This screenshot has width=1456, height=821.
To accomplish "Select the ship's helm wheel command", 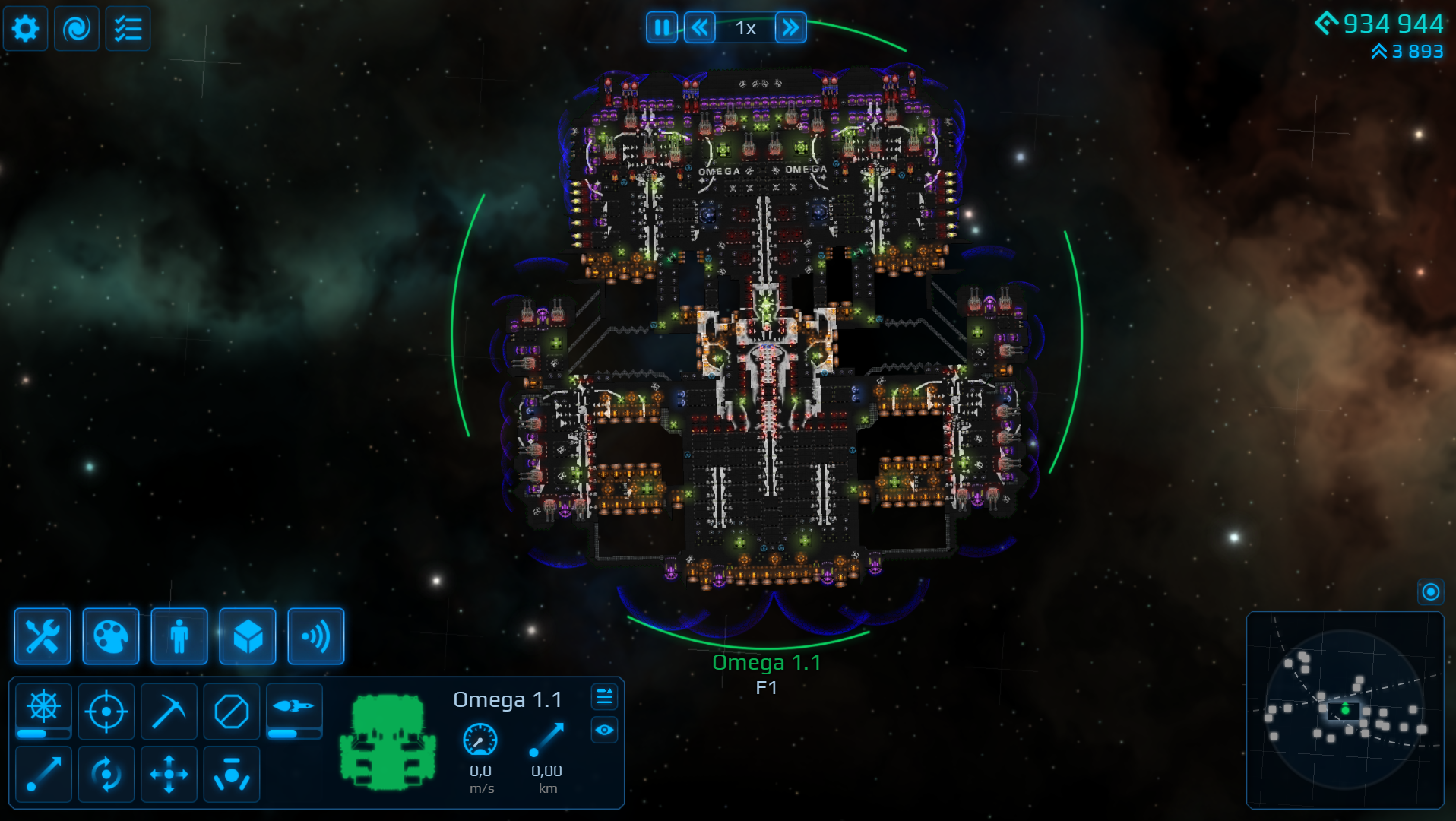I will [44, 707].
